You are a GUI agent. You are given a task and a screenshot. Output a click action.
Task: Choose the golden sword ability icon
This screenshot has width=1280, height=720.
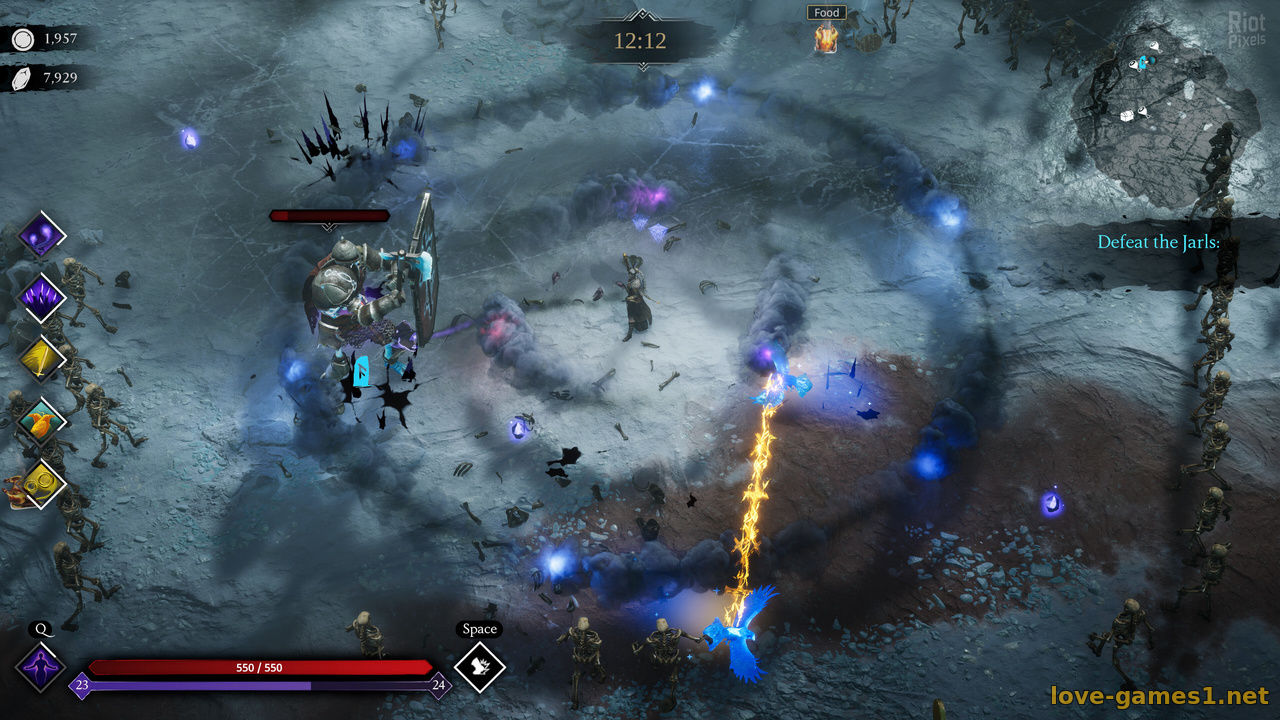click(43, 360)
